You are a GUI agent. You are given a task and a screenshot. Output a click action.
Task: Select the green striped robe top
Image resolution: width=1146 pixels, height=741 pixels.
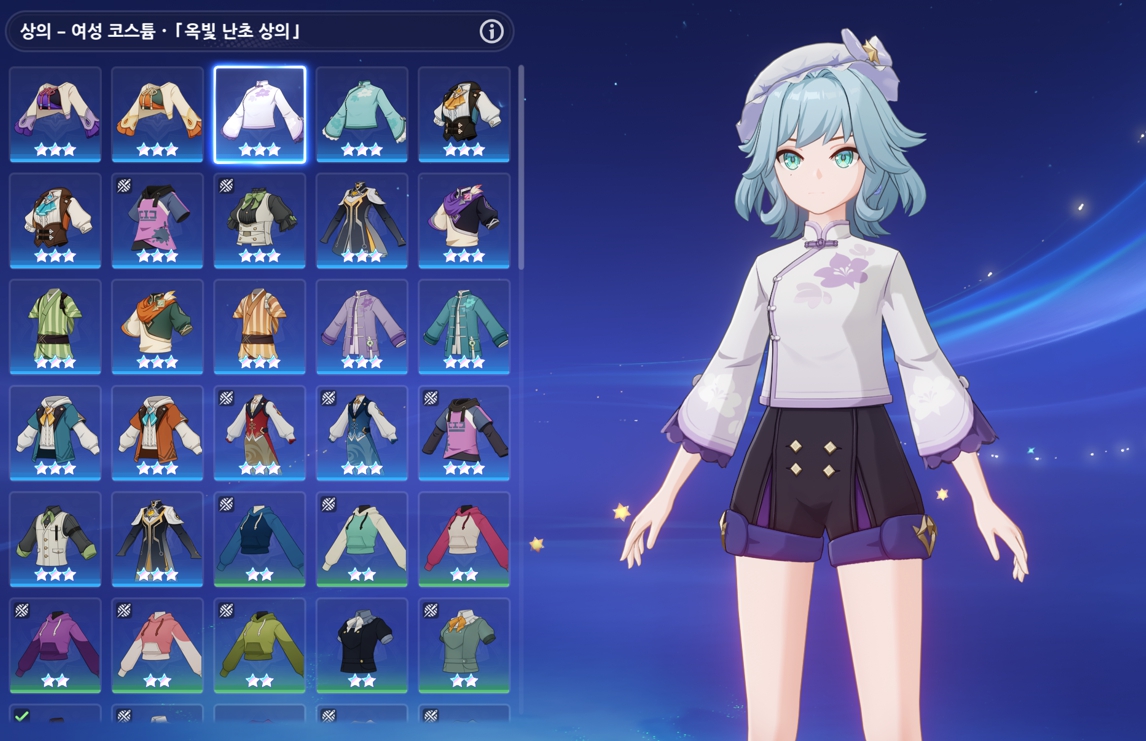pyautogui.click(x=55, y=327)
